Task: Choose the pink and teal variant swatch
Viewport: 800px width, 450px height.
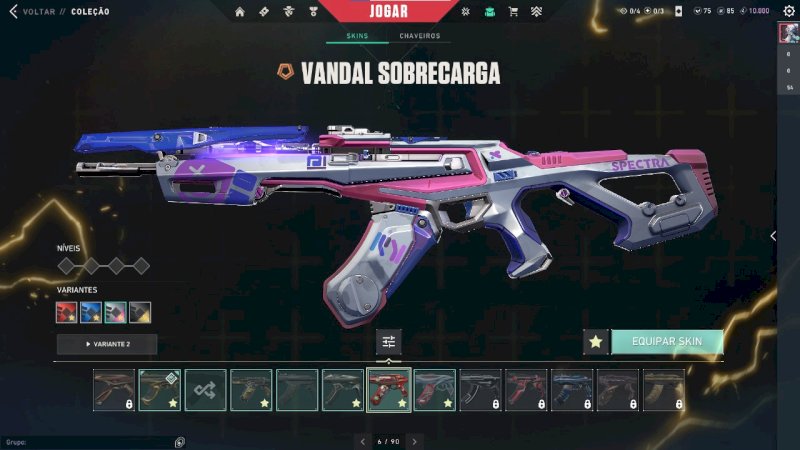Action: [x=115, y=313]
